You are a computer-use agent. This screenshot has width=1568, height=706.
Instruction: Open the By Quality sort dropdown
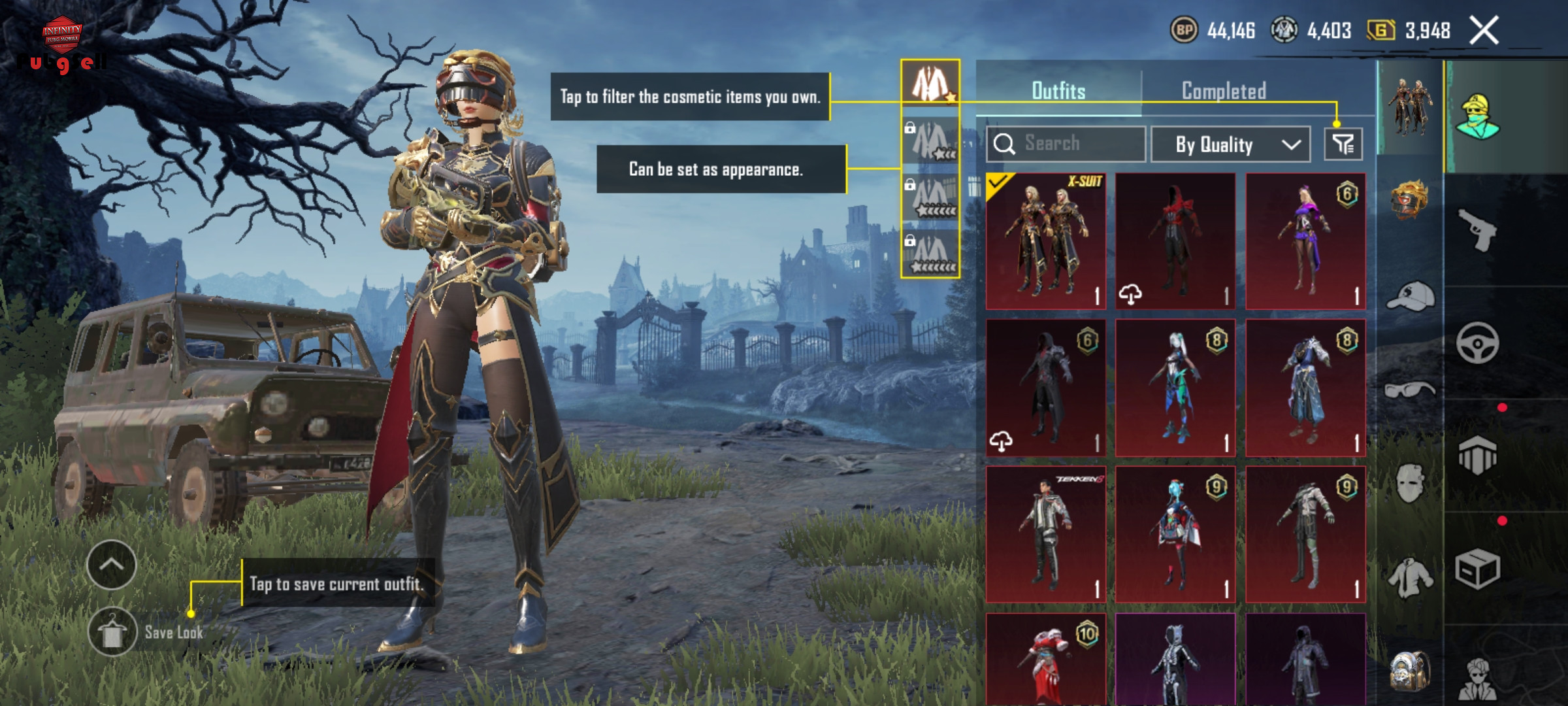(1230, 144)
